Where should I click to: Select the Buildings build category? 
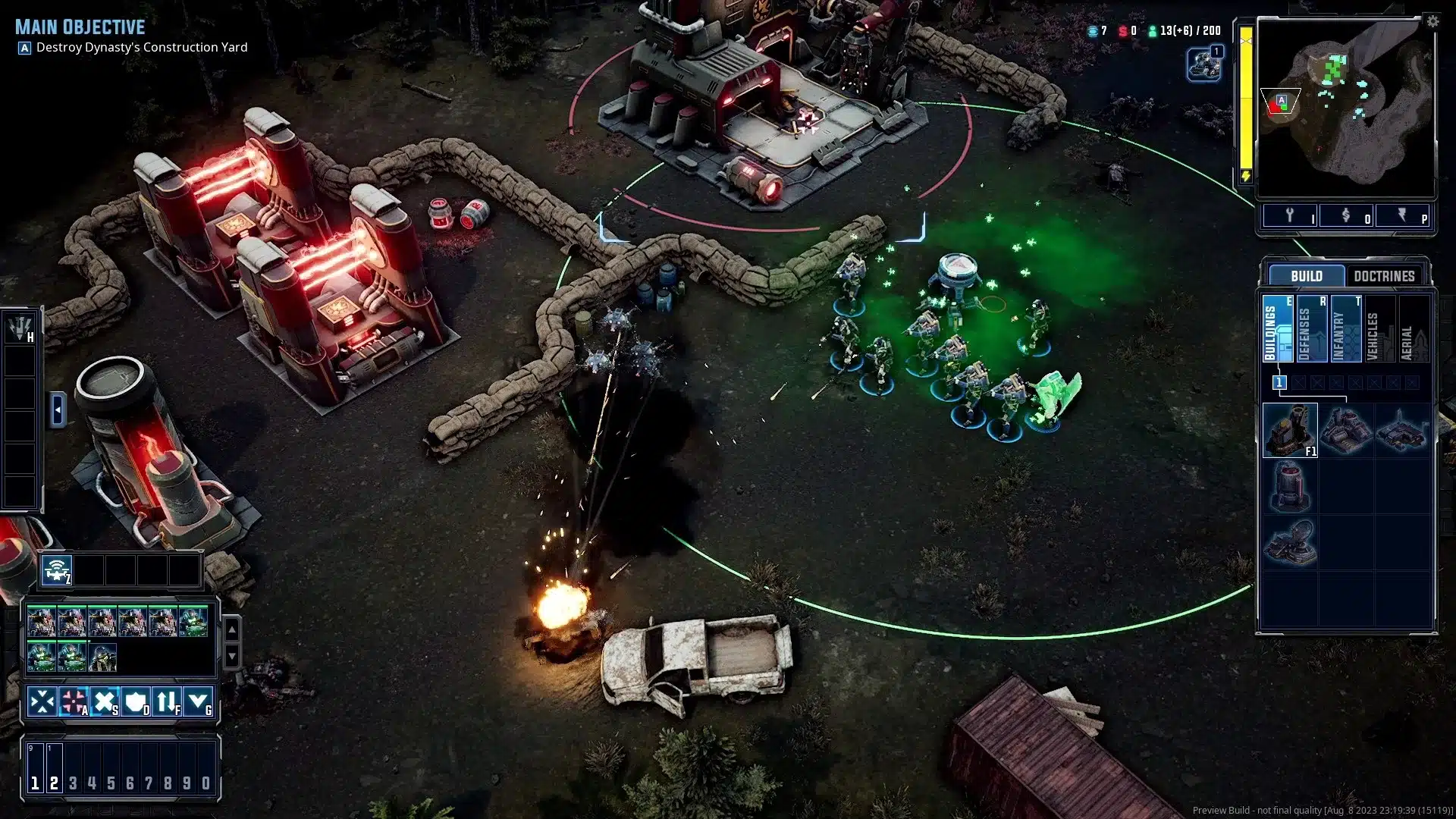coord(1278,329)
